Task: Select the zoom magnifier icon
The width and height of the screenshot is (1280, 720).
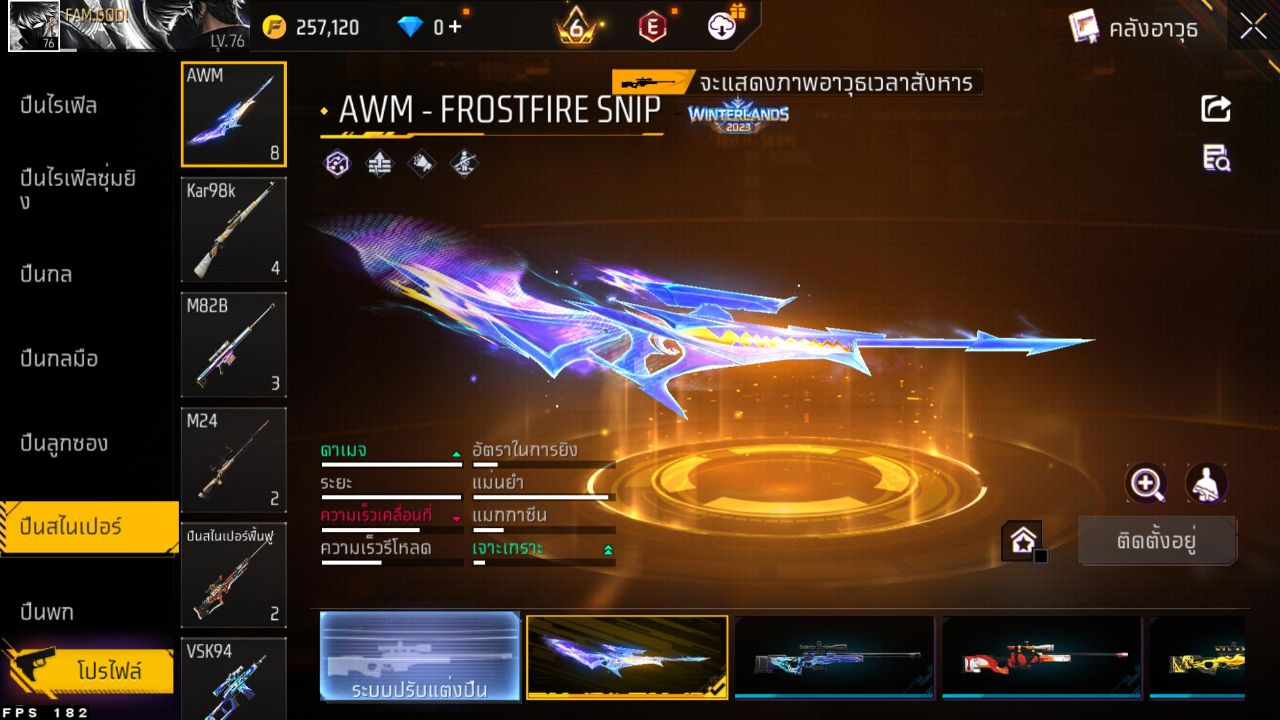Action: [x=1146, y=485]
